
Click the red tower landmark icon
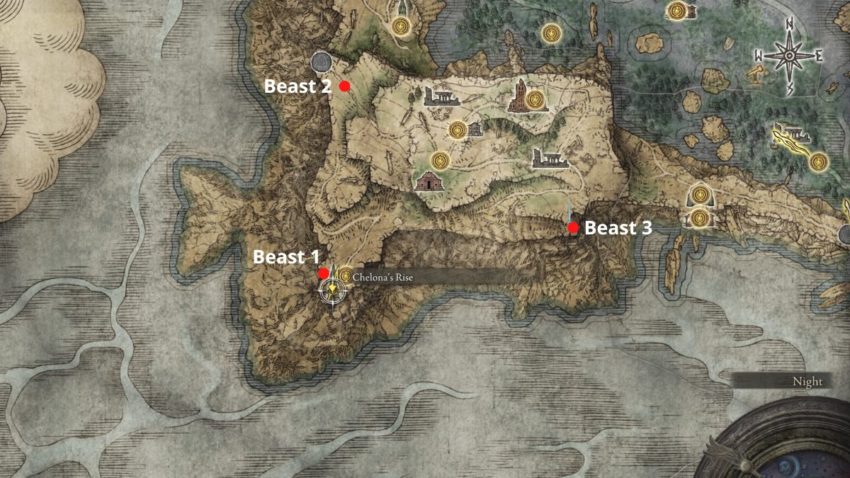point(518,96)
